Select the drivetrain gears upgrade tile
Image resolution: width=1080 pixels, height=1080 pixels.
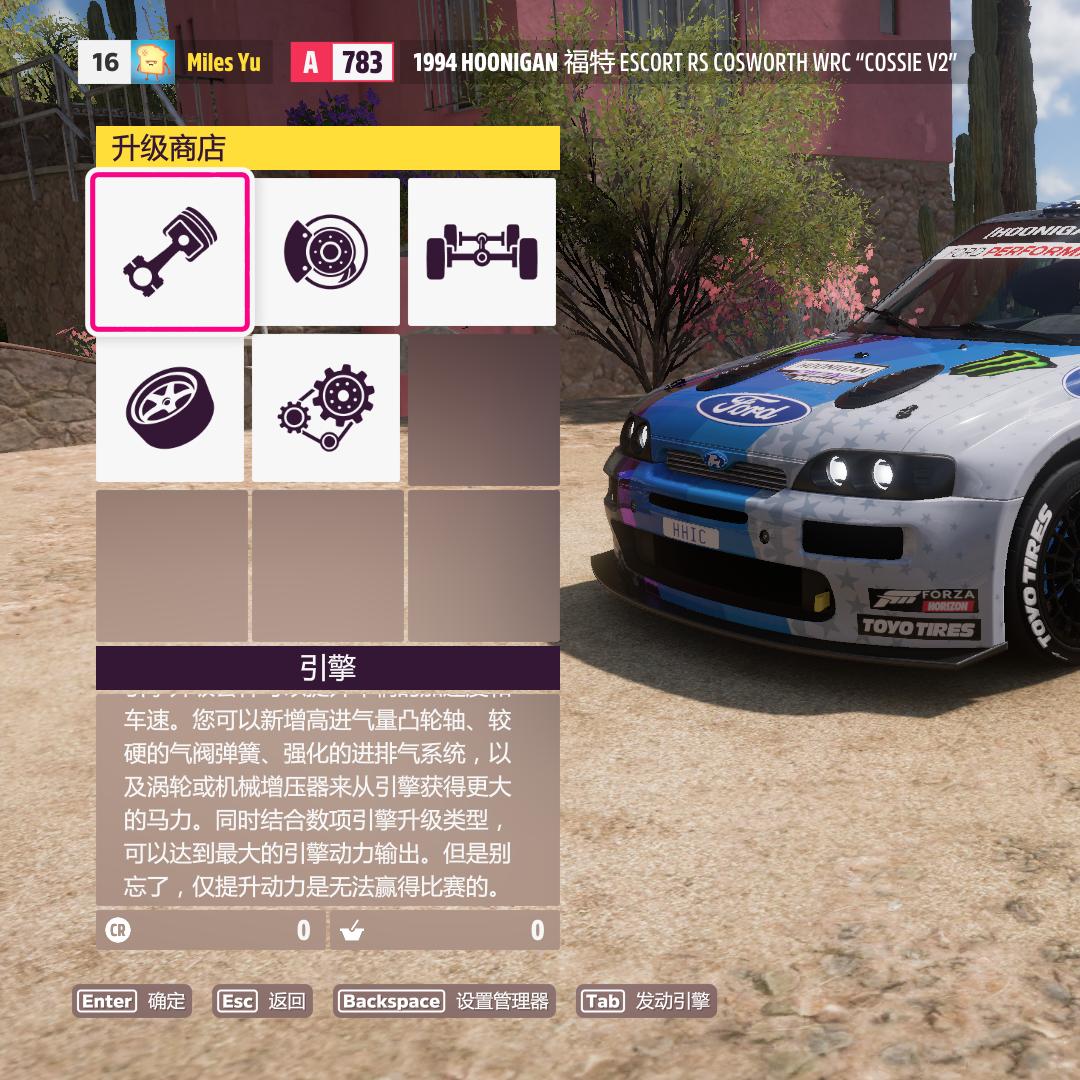[326, 408]
